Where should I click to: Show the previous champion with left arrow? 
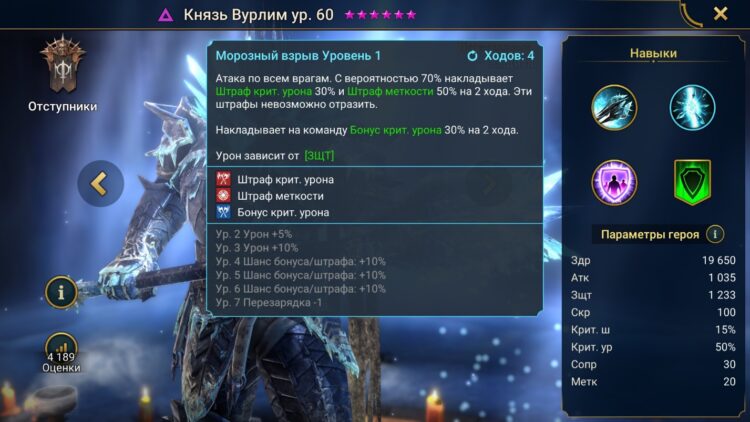coord(100,183)
